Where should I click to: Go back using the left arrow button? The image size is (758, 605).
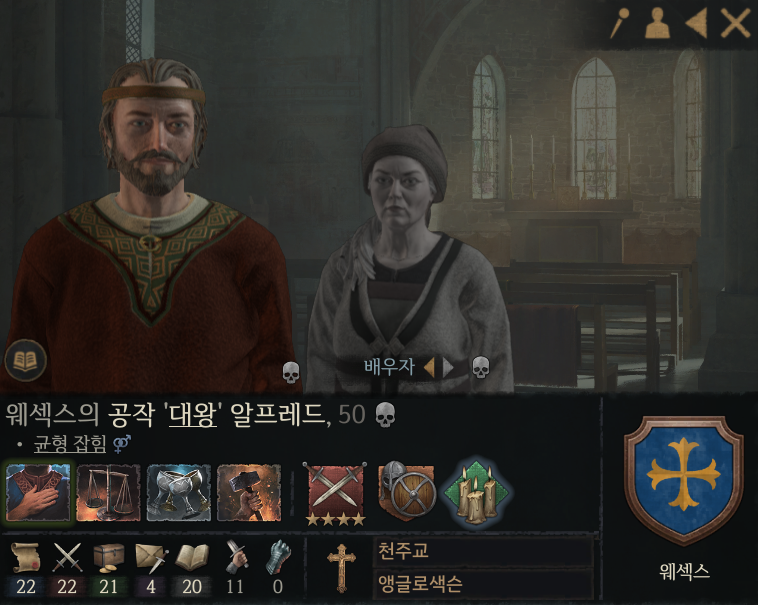[x=696, y=23]
